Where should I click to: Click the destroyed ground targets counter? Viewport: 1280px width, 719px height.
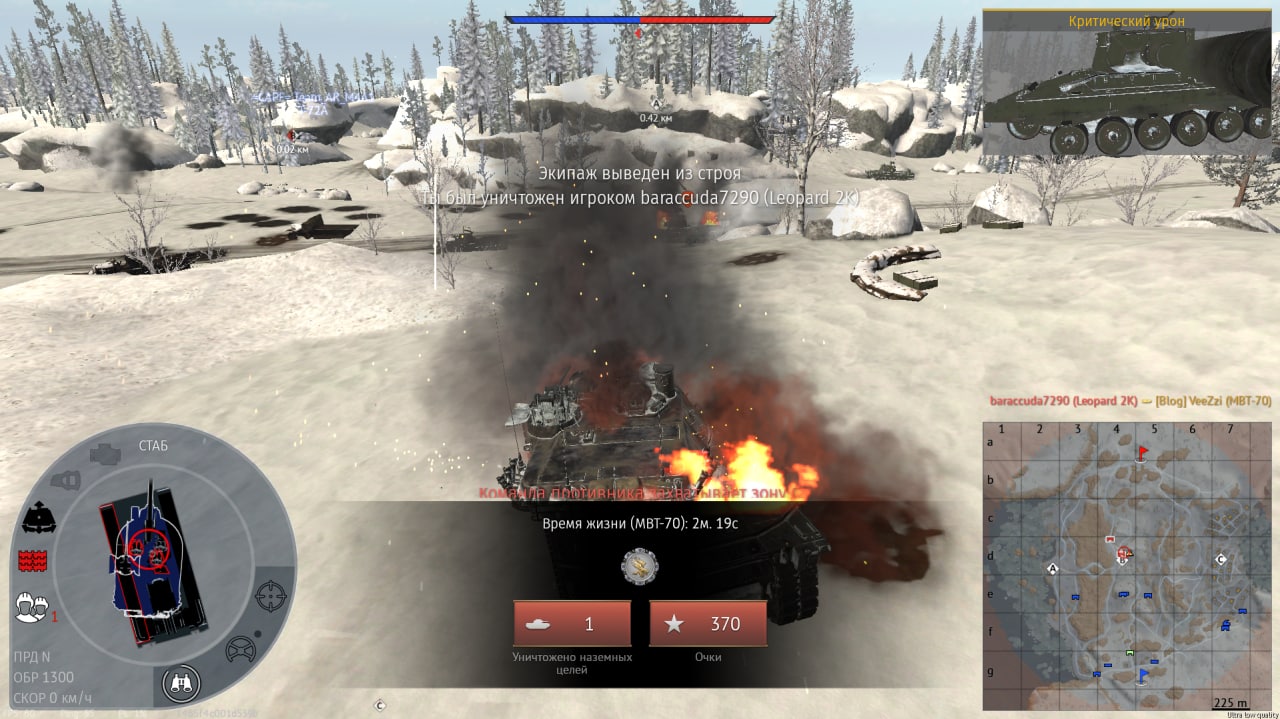[572, 624]
